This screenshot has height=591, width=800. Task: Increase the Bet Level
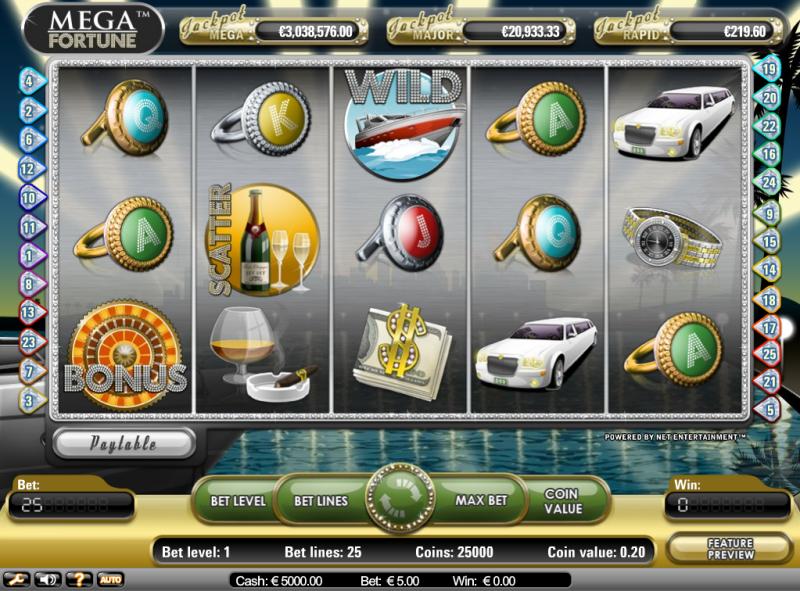click(237, 499)
